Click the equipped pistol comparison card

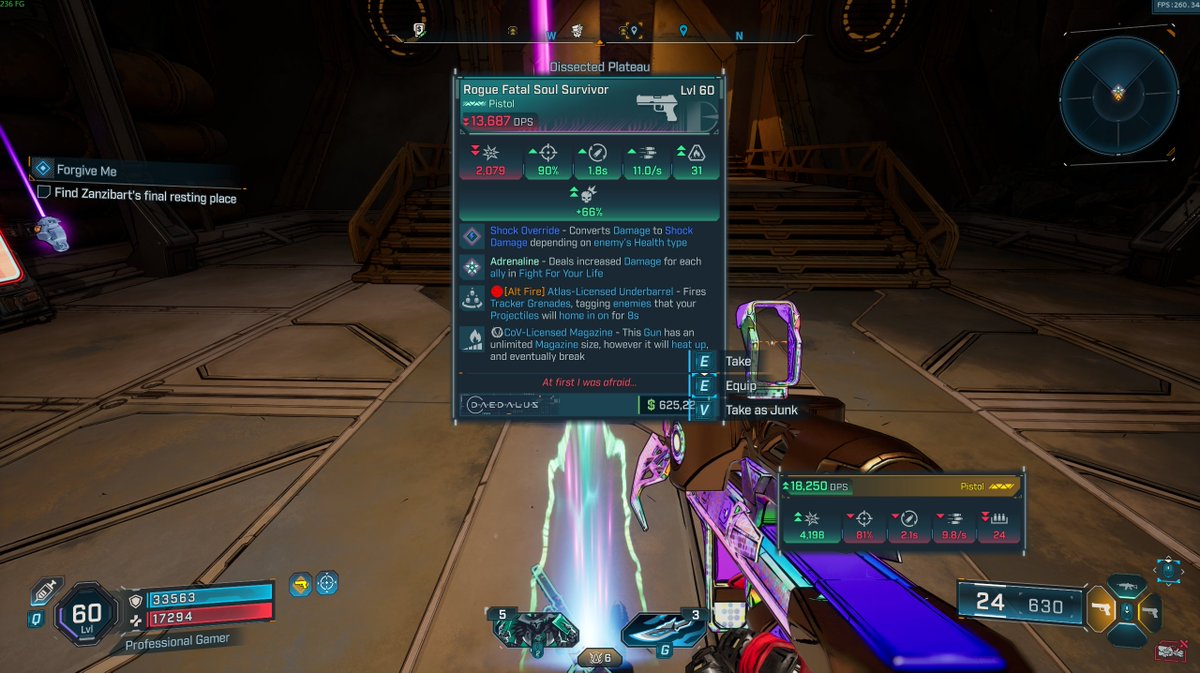[901, 510]
